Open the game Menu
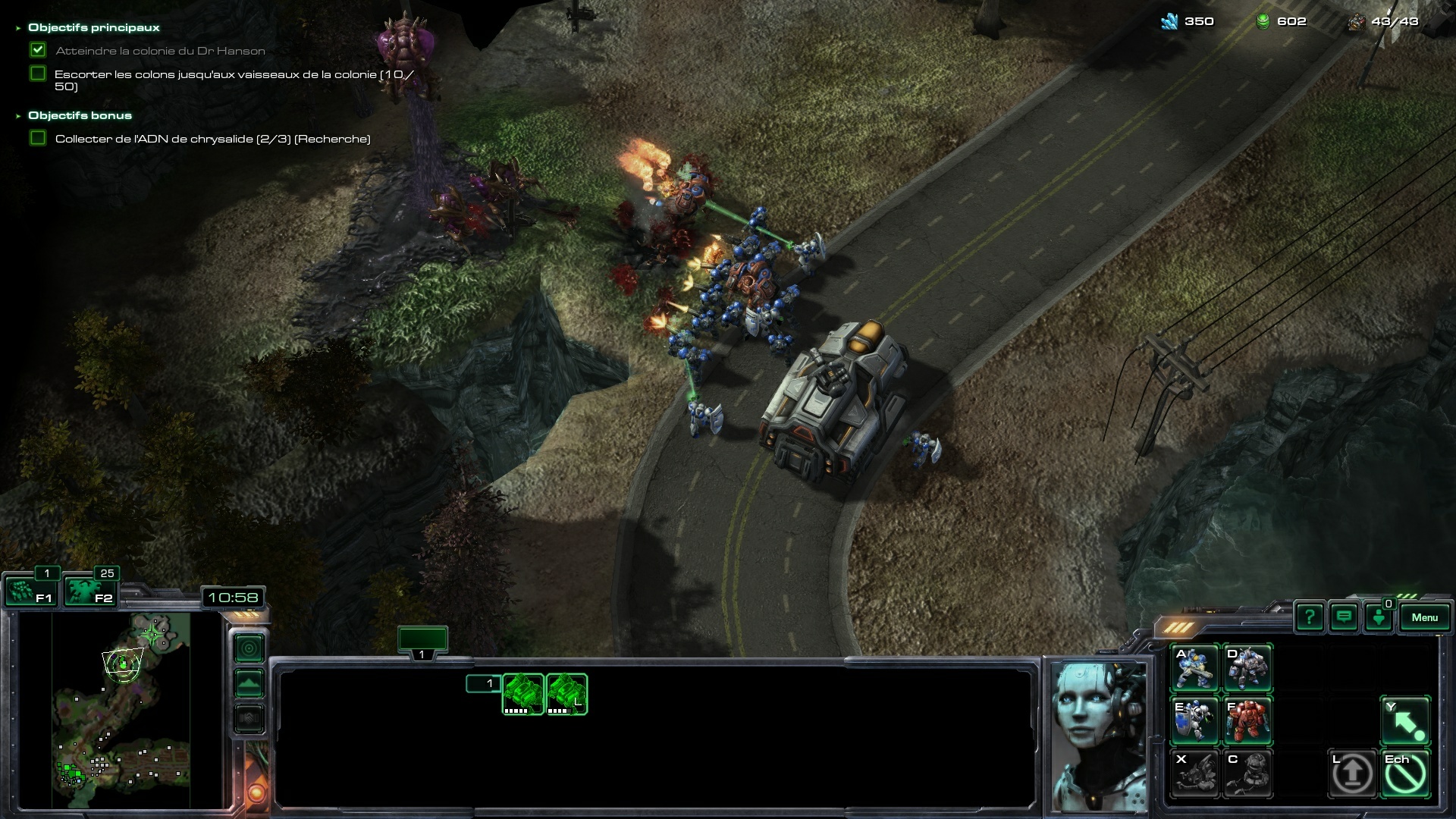Image resolution: width=1456 pixels, height=819 pixels. [1424, 617]
